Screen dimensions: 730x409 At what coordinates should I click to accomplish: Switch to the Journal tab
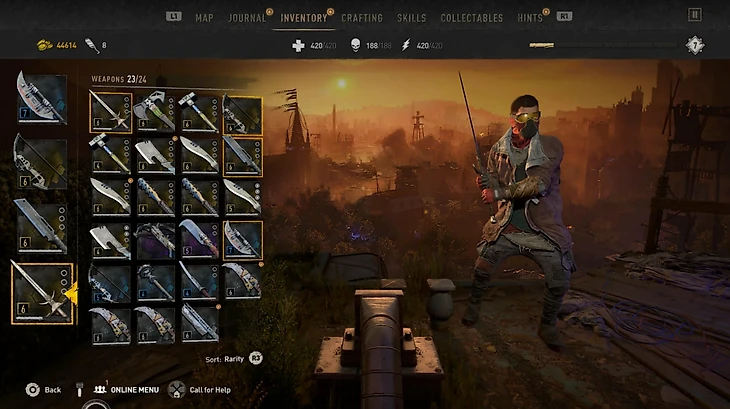click(x=246, y=17)
